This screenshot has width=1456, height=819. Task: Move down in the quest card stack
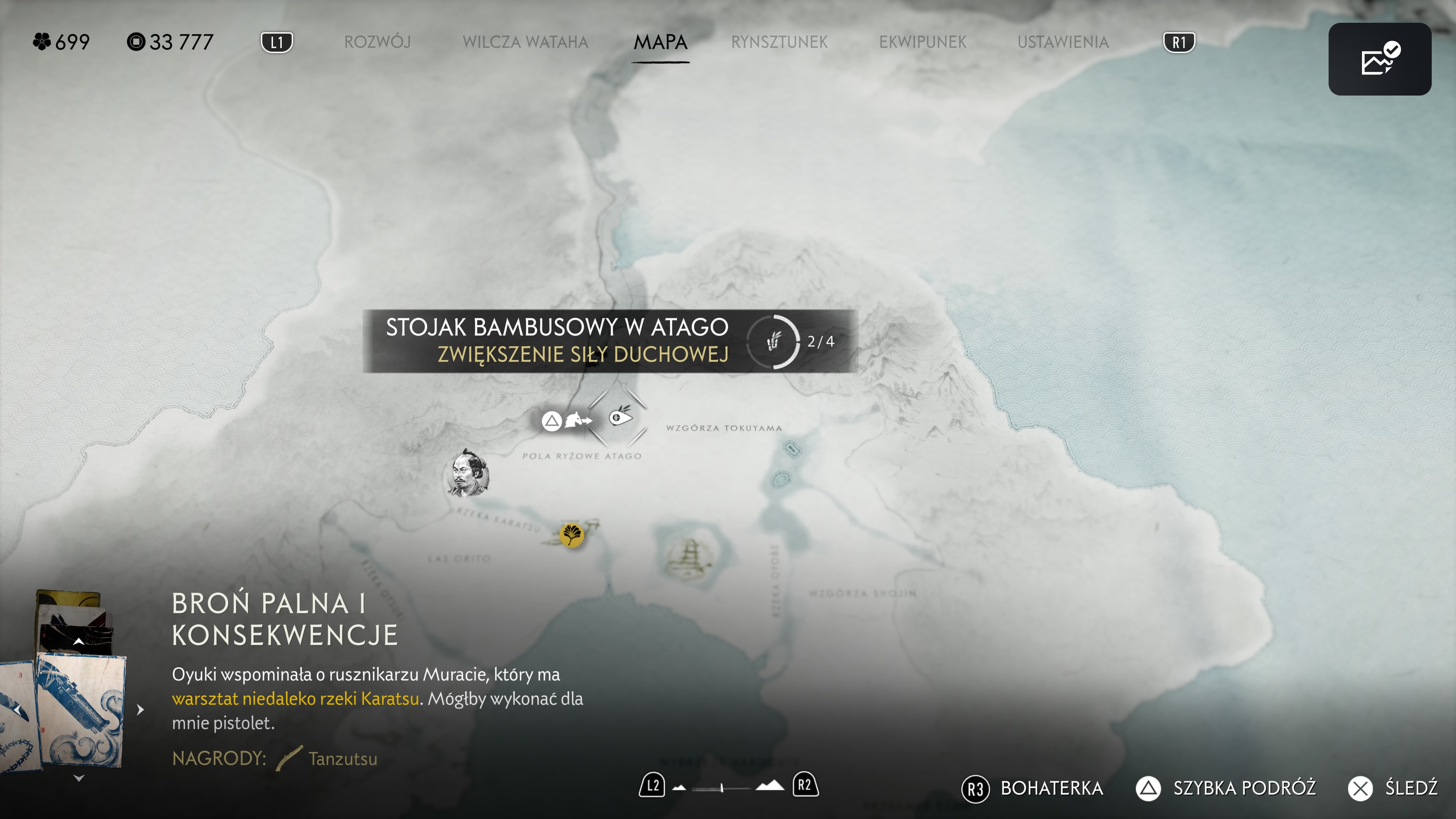[79, 778]
